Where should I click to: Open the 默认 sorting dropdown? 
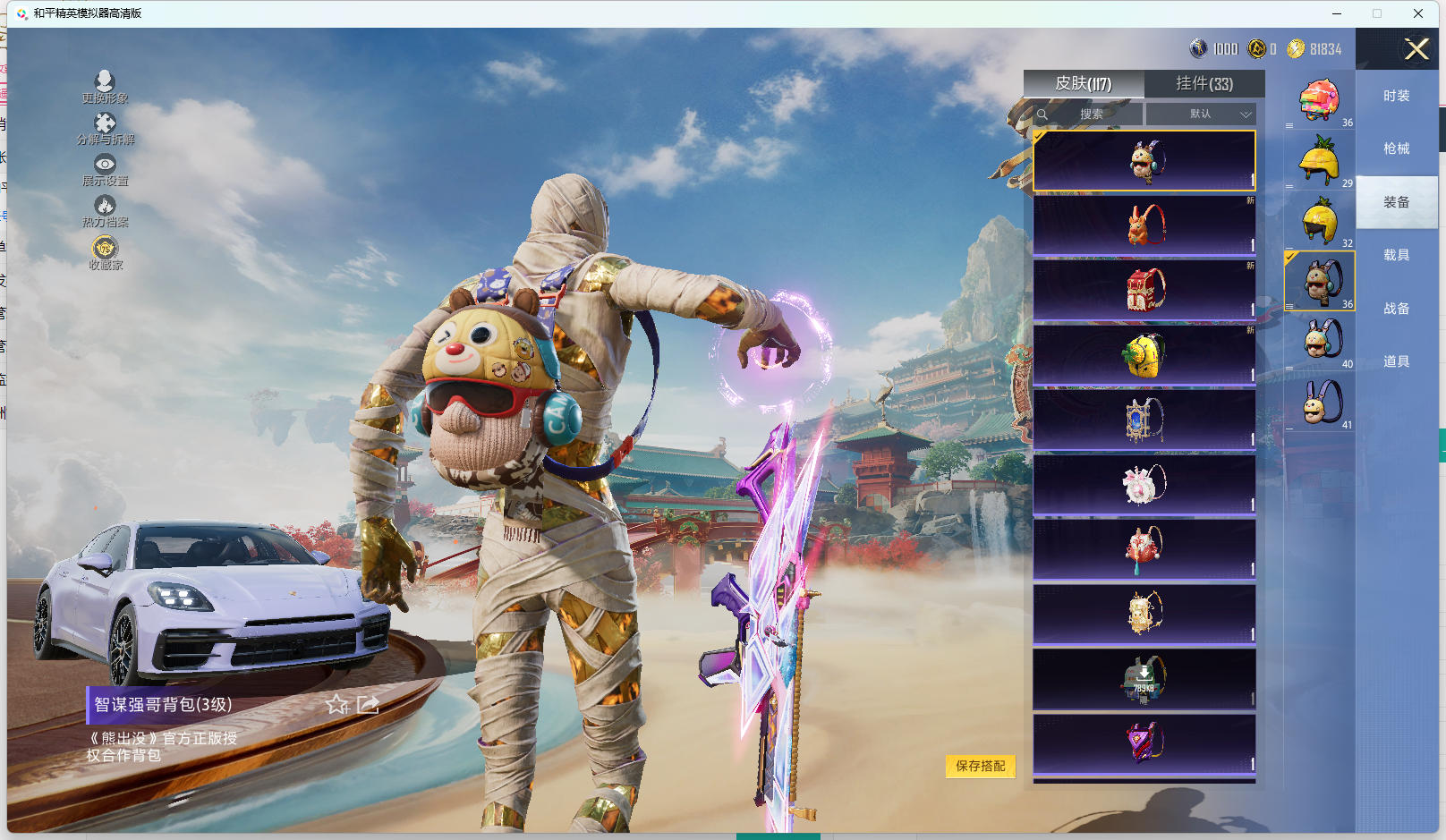[1202, 115]
